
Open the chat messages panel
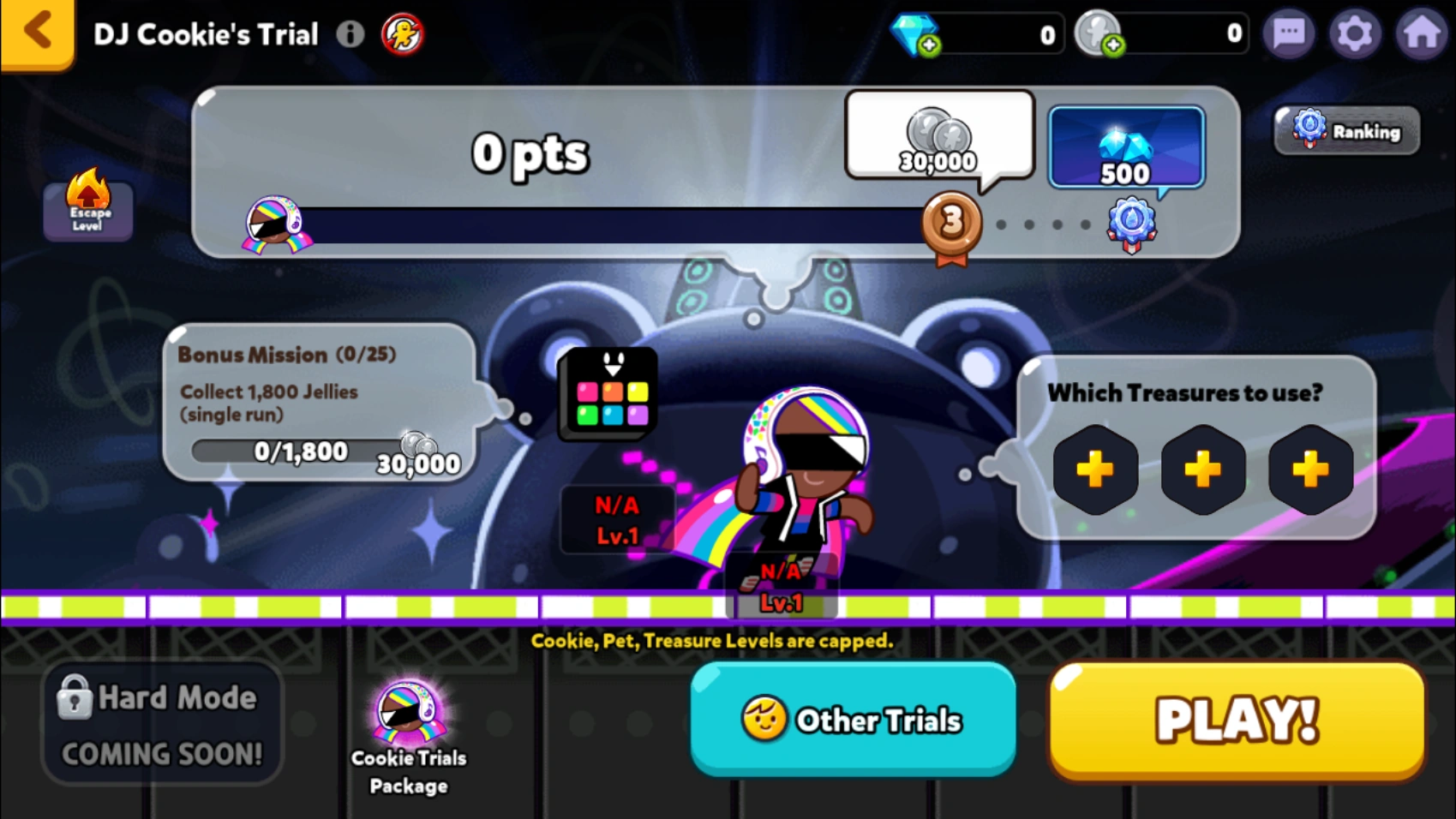(x=1289, y=33)
